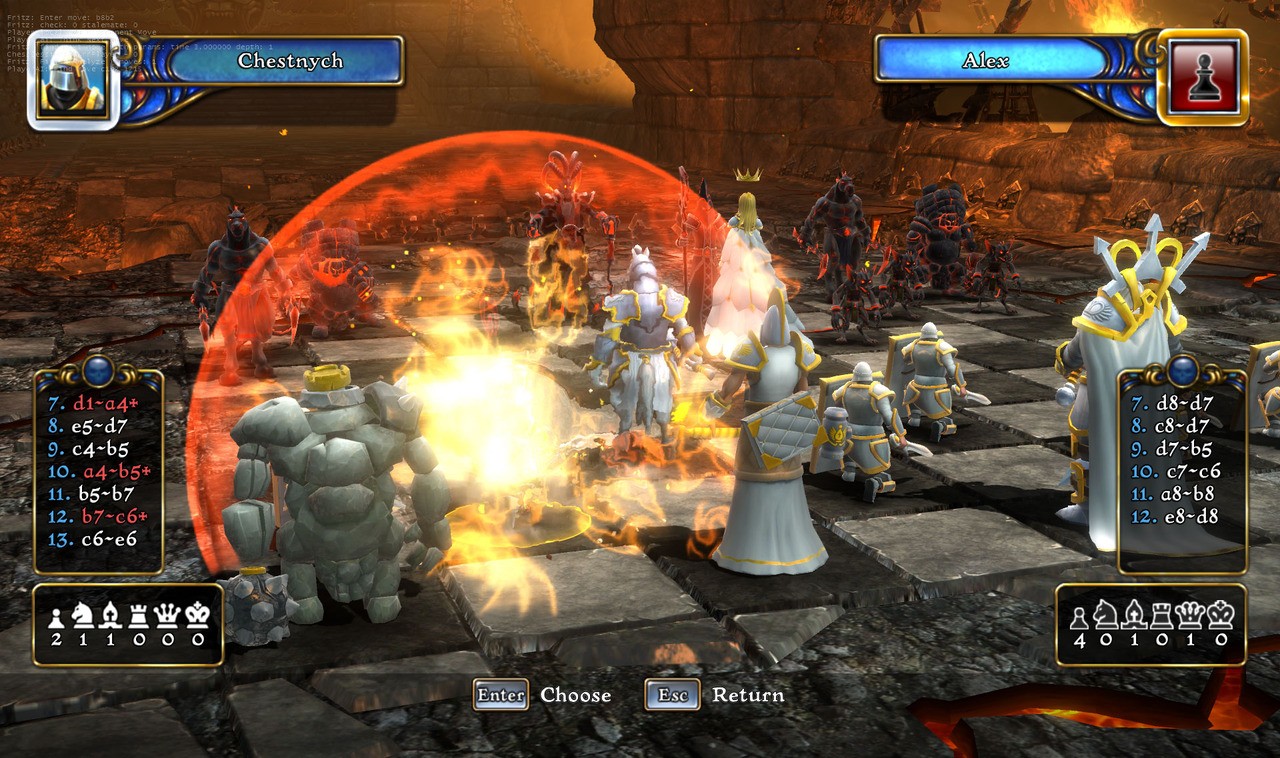The image size is (1280, 758).
Task: Click the captured pieces panel under Chestnych's moves
Action: (x=128, y=626)
